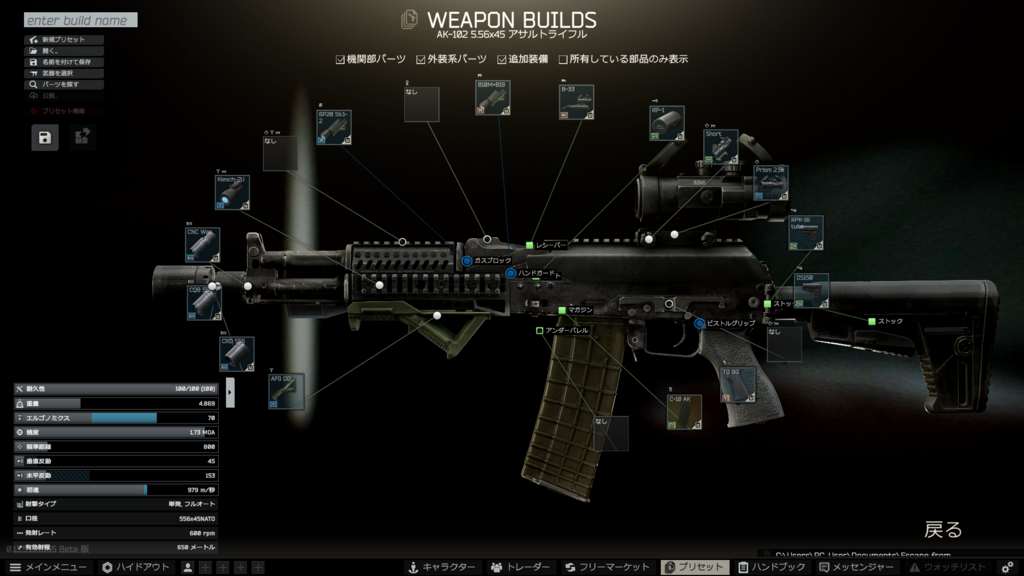This screenshot has height=576, width=1024.
Task: Select the Klesch-2U flashlight slot
Action: tap(232, 191)
